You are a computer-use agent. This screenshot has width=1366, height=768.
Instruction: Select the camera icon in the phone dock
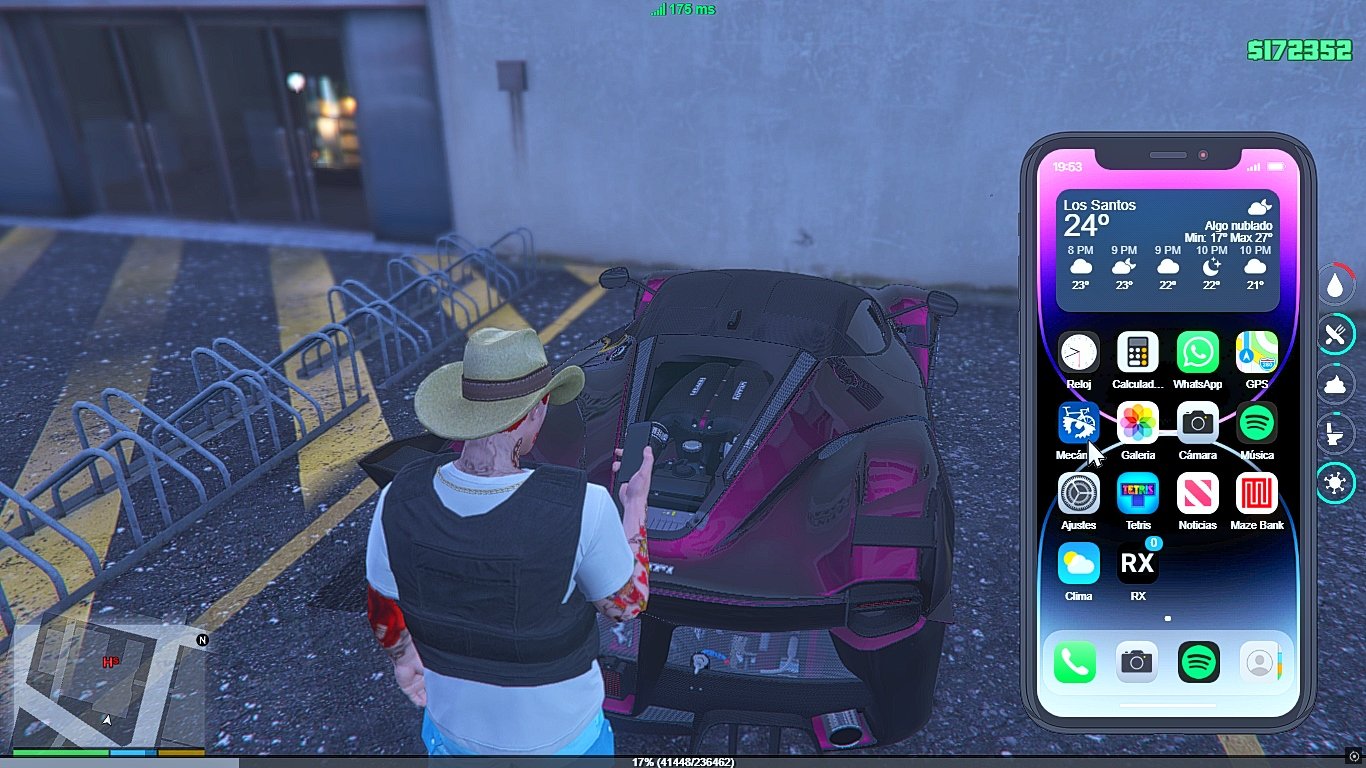1136,662
